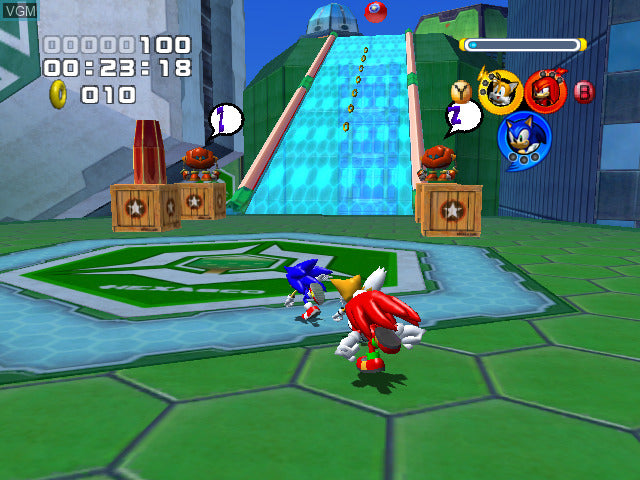Select the Tails character icon
Image resolution: width=640 pixels, height=480 pixels.
point(499,91)
